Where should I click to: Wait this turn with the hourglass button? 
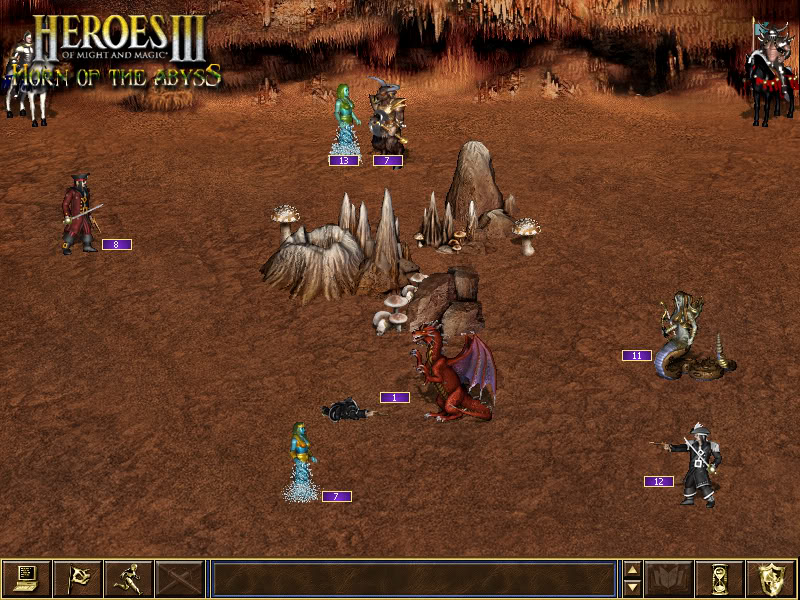coord(720,579)
